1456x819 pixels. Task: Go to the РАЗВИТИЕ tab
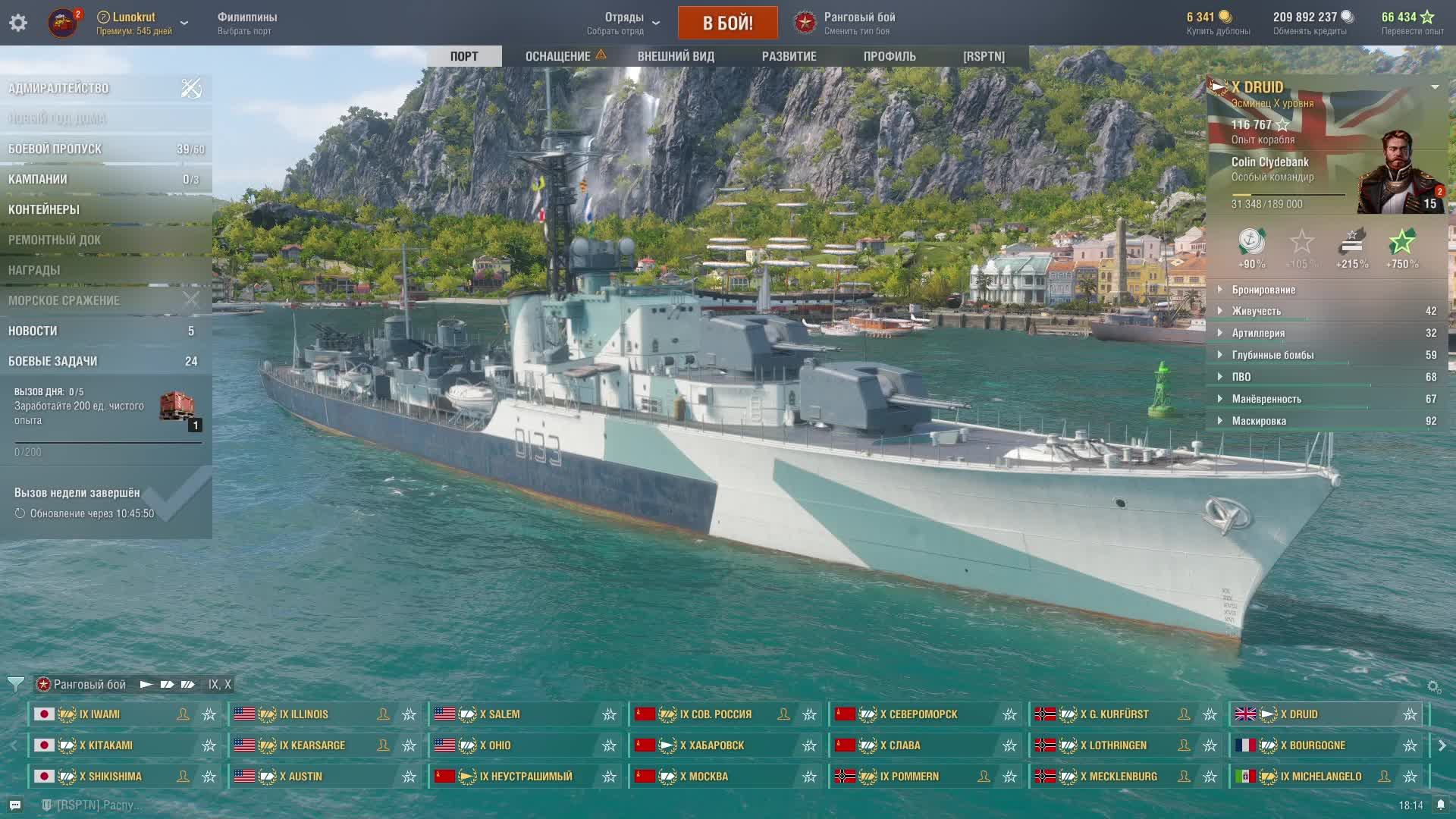789,56
